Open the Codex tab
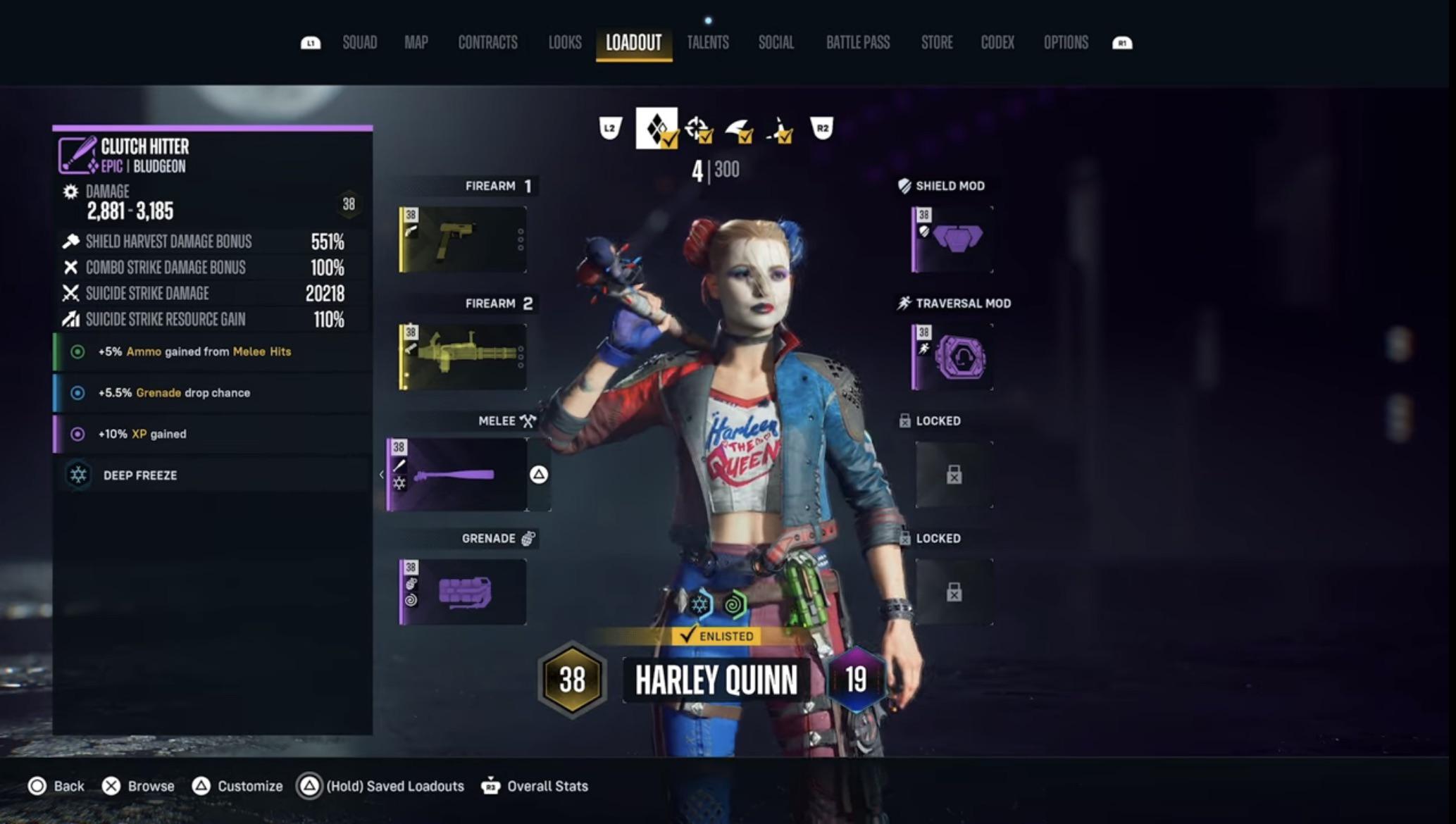 point(997,42)
